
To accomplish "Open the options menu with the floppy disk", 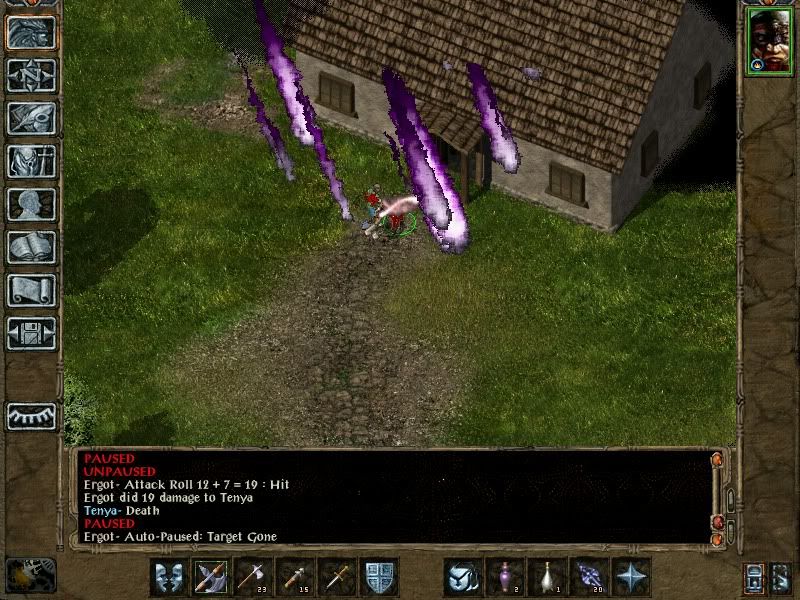I will (31, 333).
